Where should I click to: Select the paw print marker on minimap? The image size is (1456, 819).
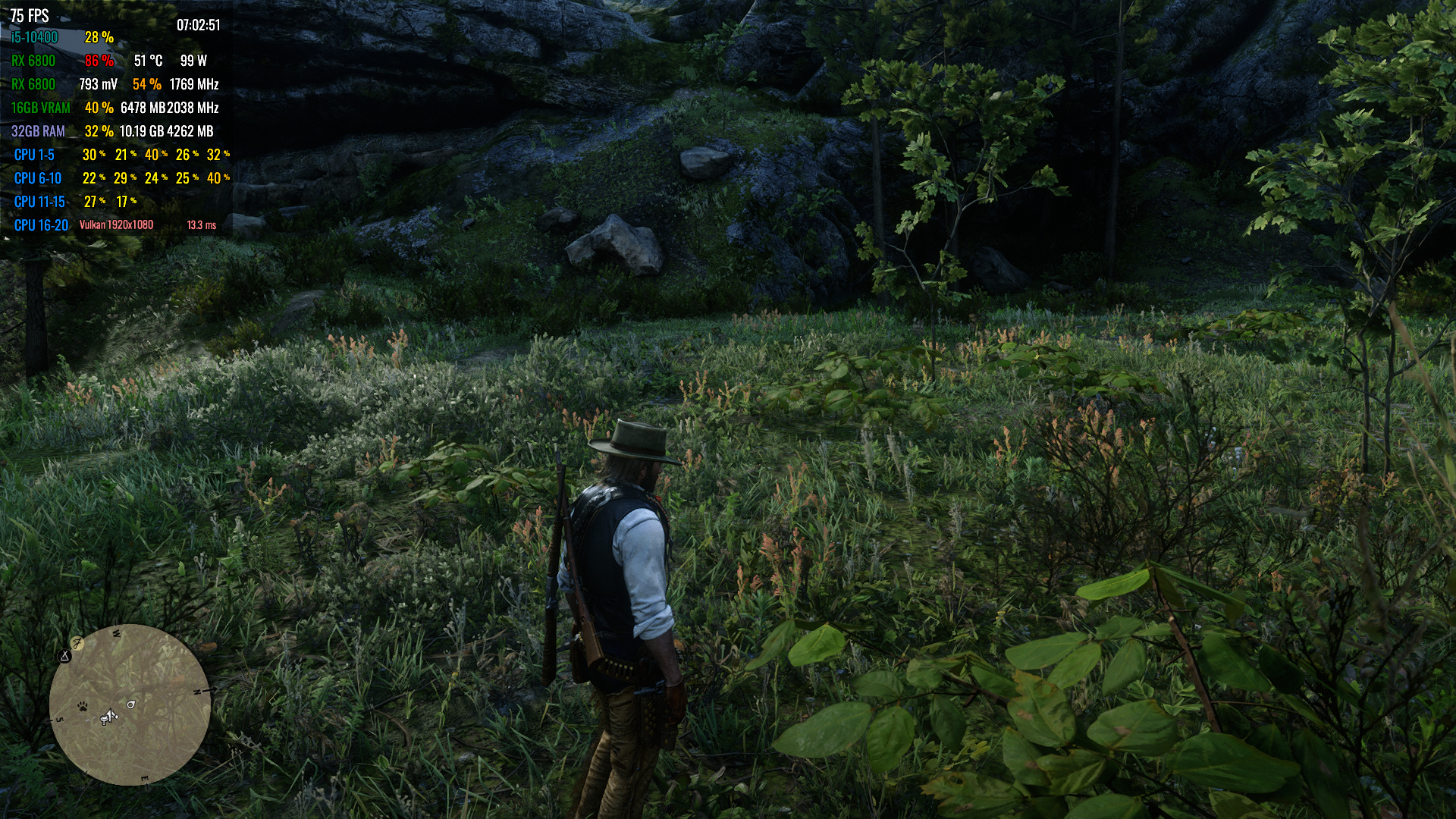(x=82, y=707)
